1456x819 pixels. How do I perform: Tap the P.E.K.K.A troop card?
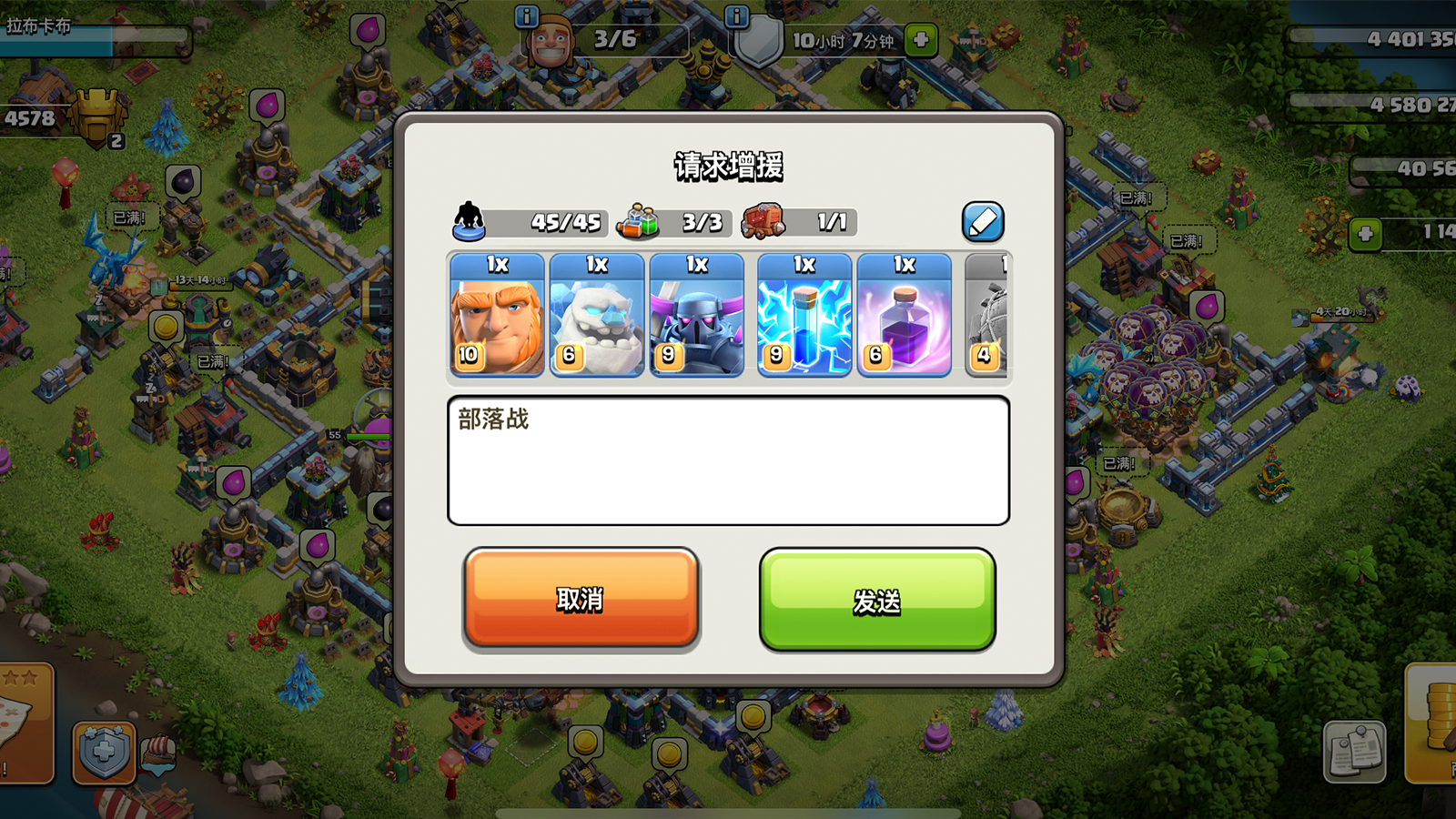(x=699, y=317)
